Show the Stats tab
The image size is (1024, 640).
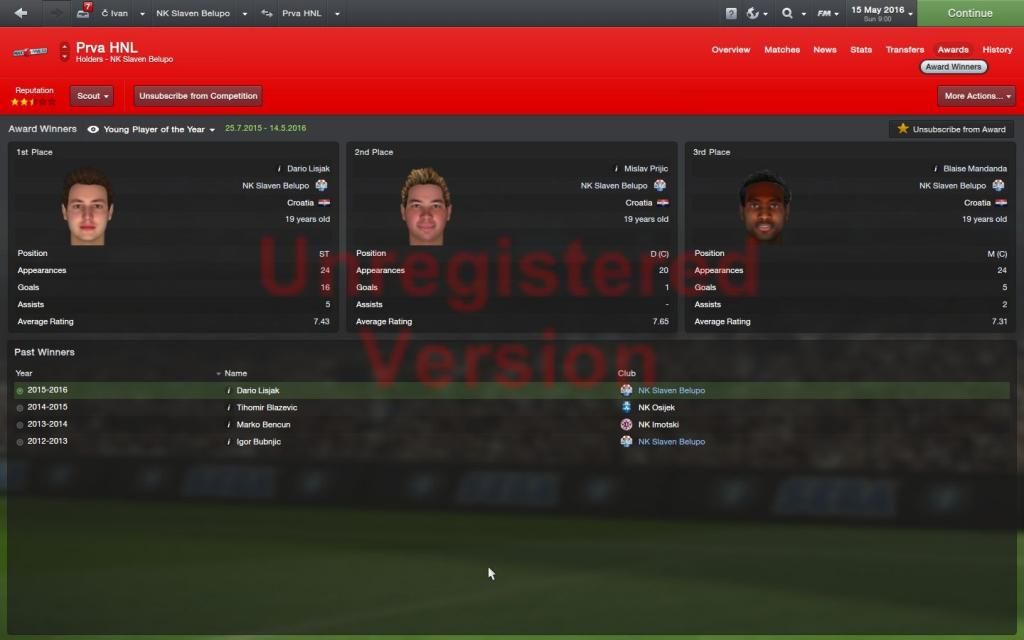[861, 49]
